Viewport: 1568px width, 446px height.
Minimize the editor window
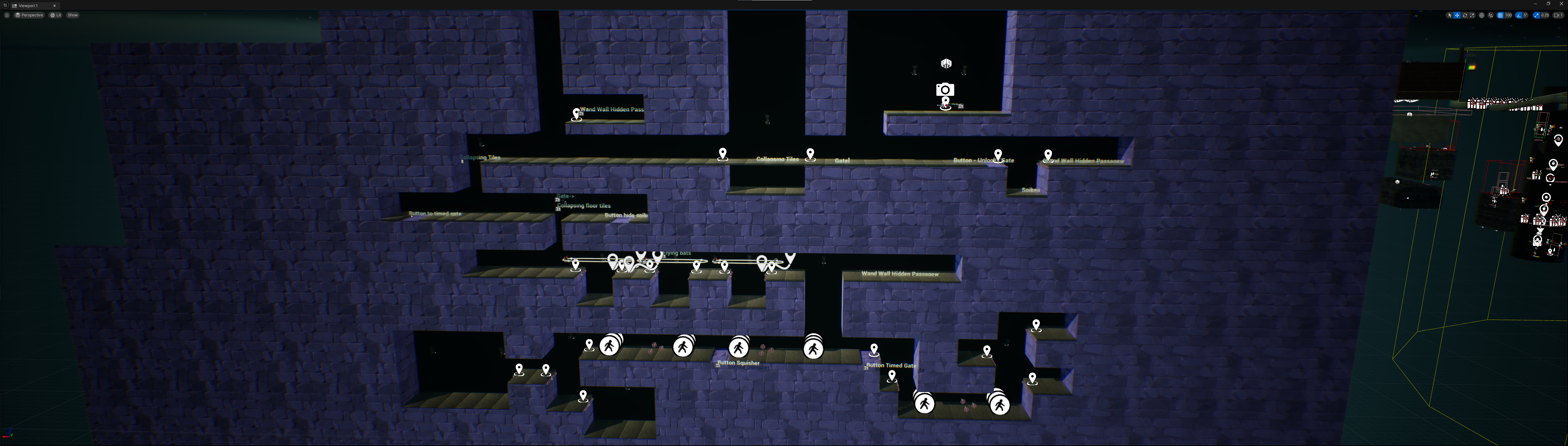point(1536,4)
